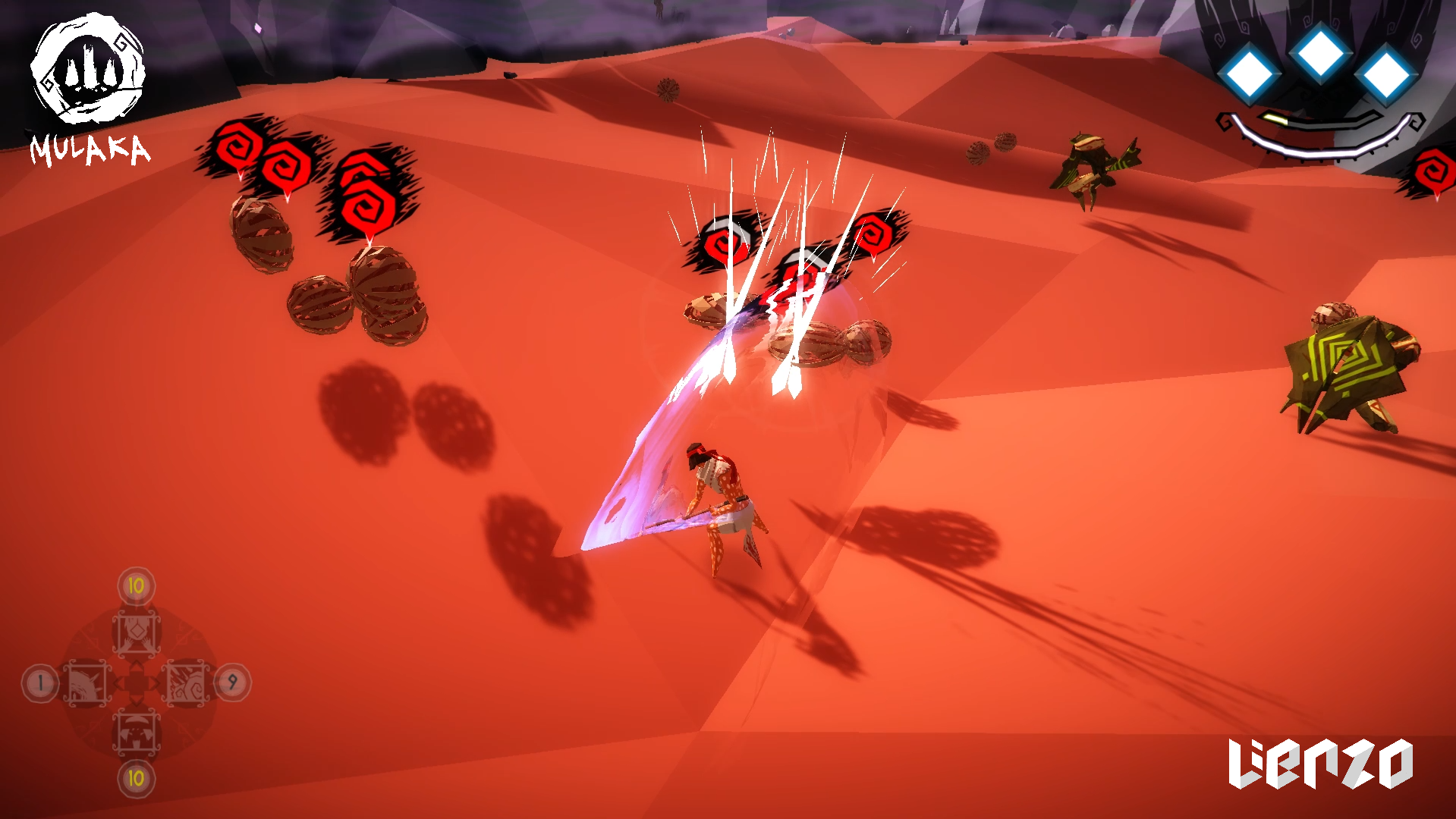This screenshot has width=1456, height=819.
Task: Select the top potion slot showing two hands
Action: pyautogui.click(x=137, y=632)
